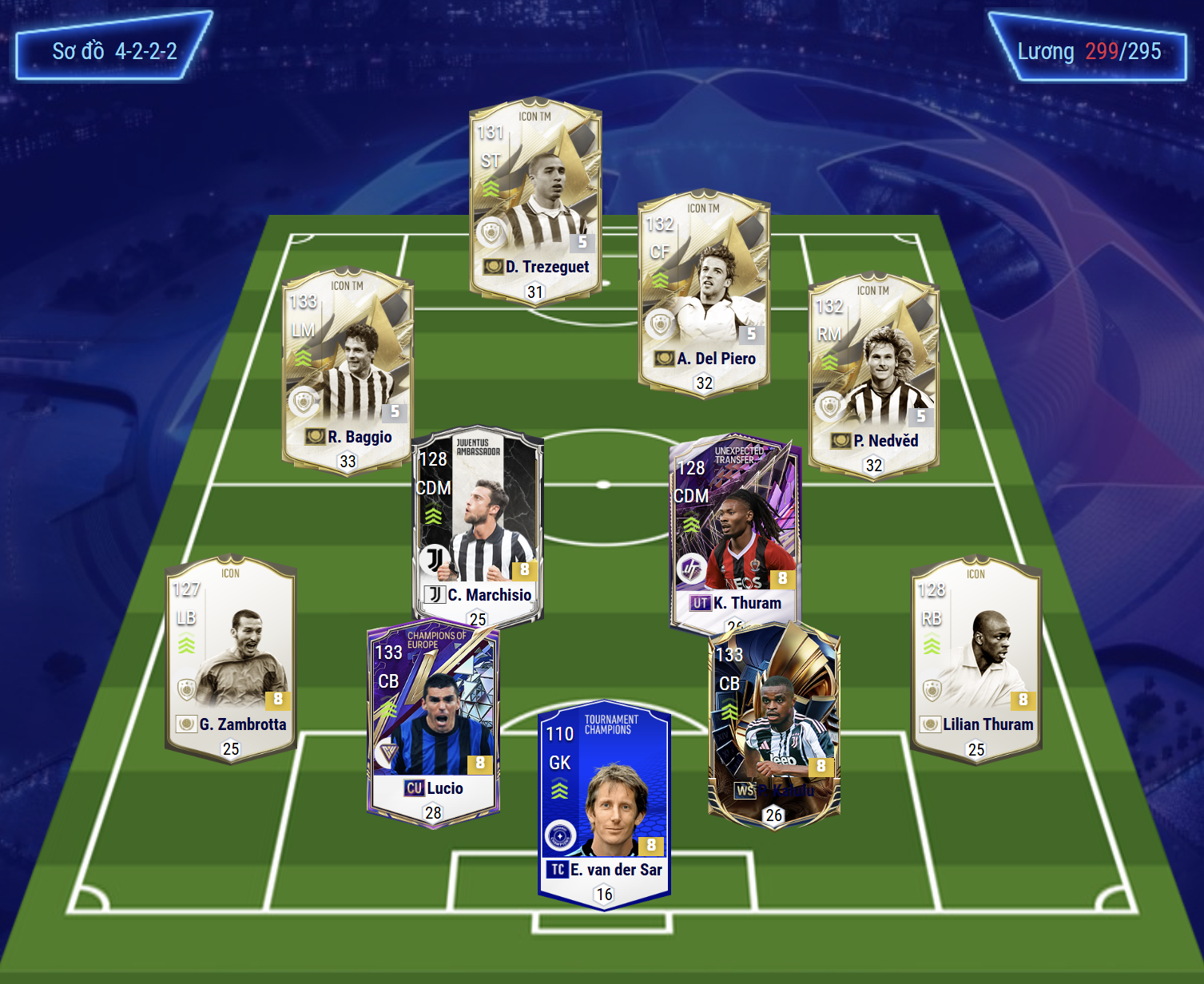Select the Kalulu 133 CB card
The height and width of the screenshot is (984, 1204).
click(774, 723)
